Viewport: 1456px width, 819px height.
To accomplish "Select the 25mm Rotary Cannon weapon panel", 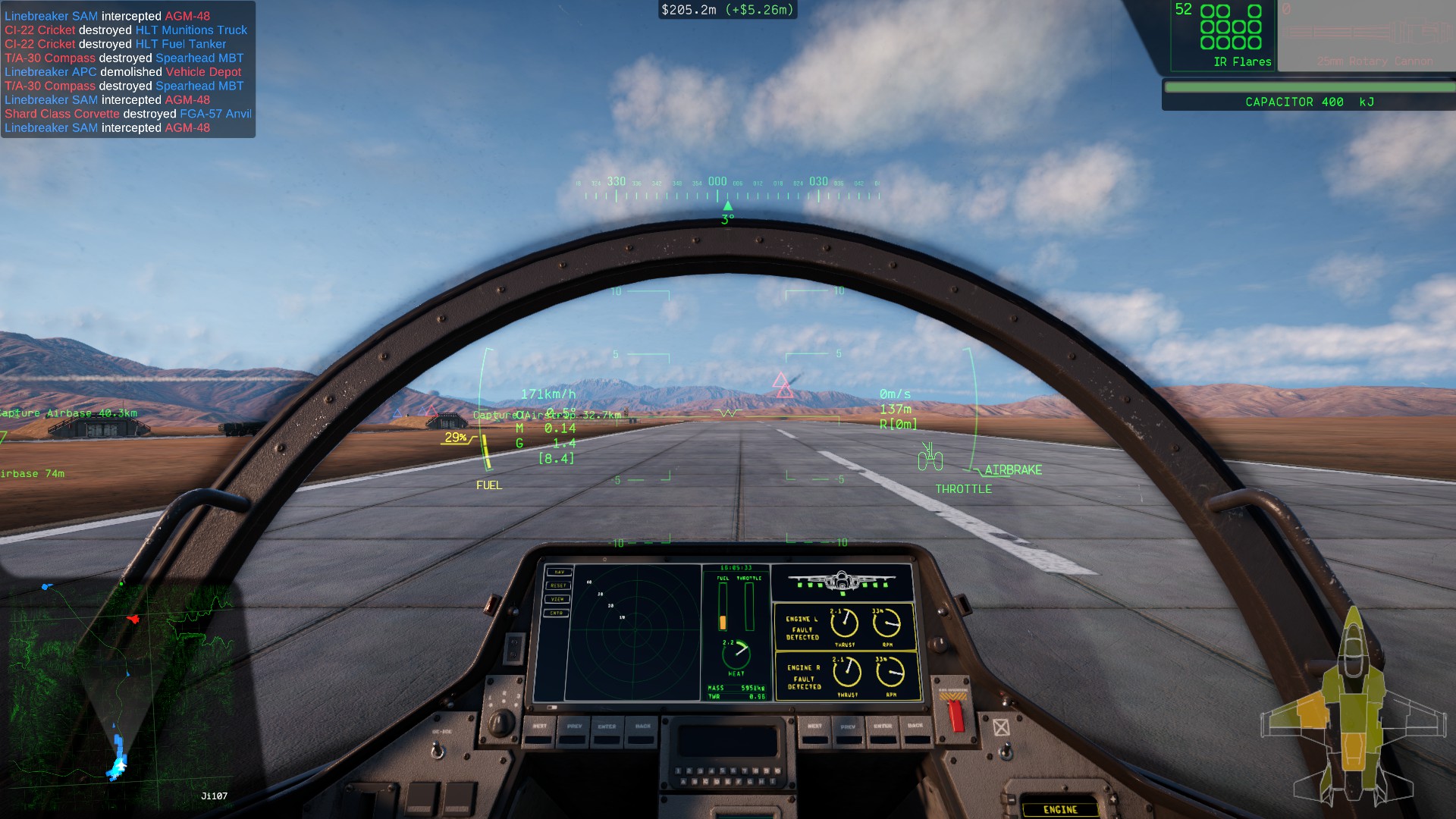I will coord(1365,36).
